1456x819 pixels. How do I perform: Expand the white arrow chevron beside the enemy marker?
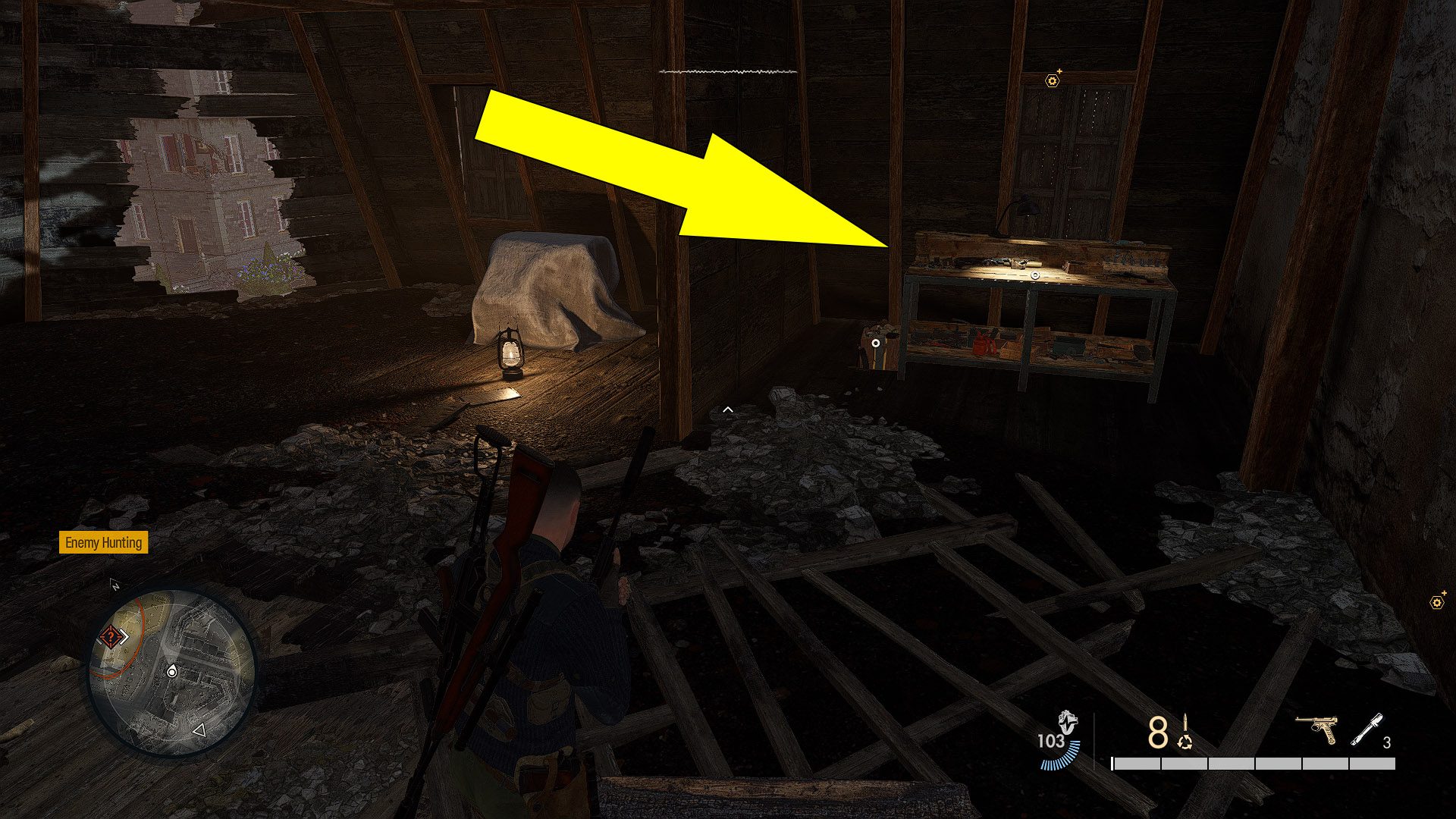coord(125,635)
